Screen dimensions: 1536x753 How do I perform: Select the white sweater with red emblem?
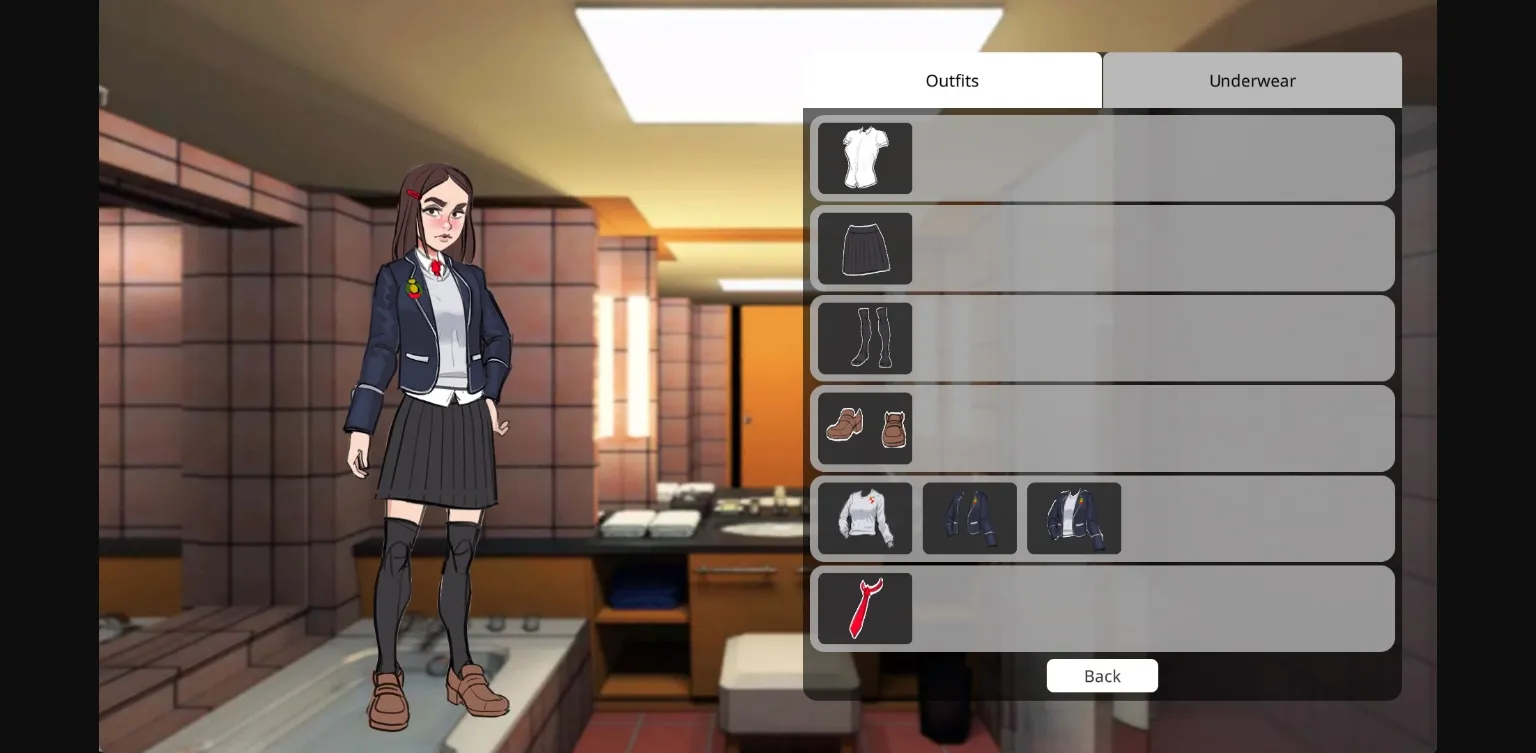click(x=865, y=518)
